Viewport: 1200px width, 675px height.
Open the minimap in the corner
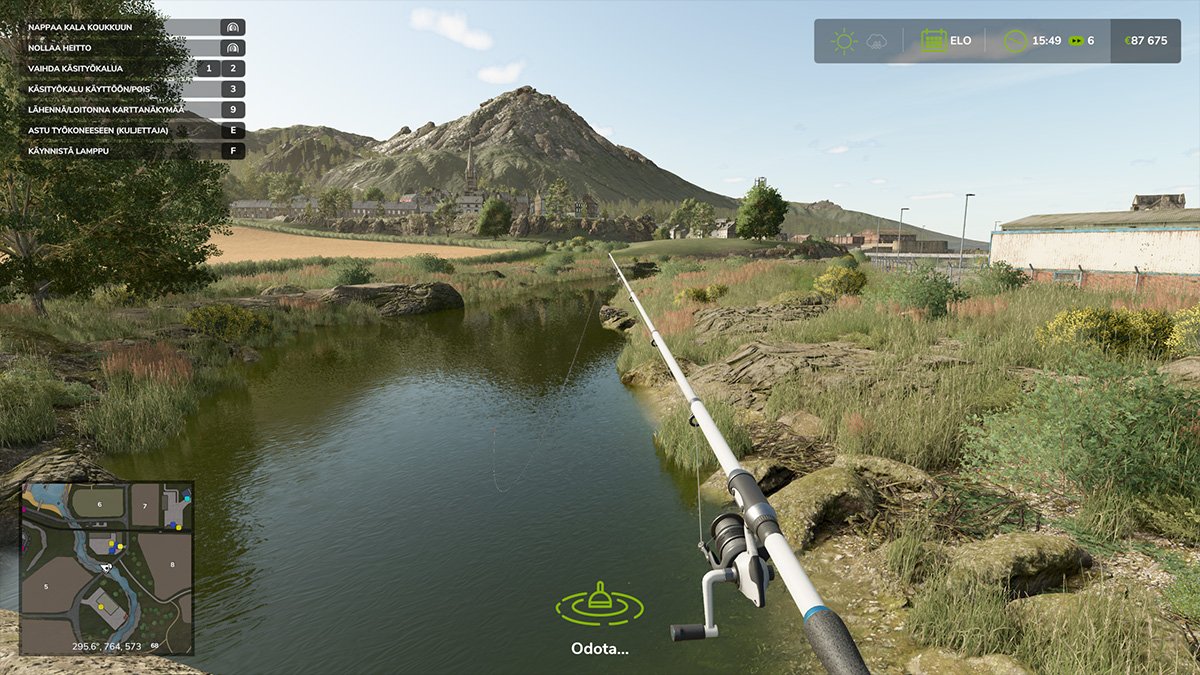pyautogui.click(x=106, y=568)
